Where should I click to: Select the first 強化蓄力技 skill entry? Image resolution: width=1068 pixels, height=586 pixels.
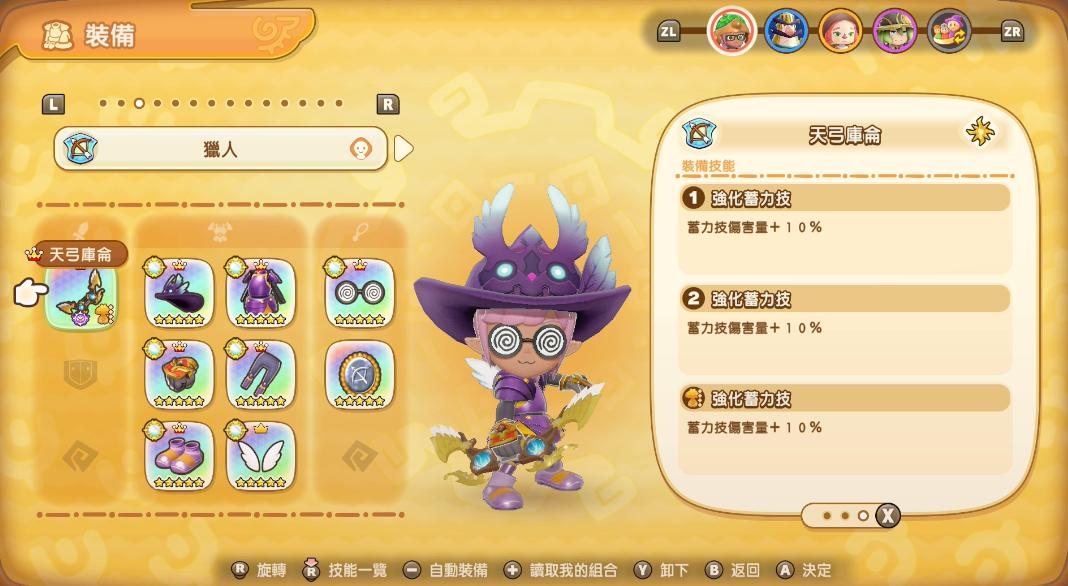point(845,198)
